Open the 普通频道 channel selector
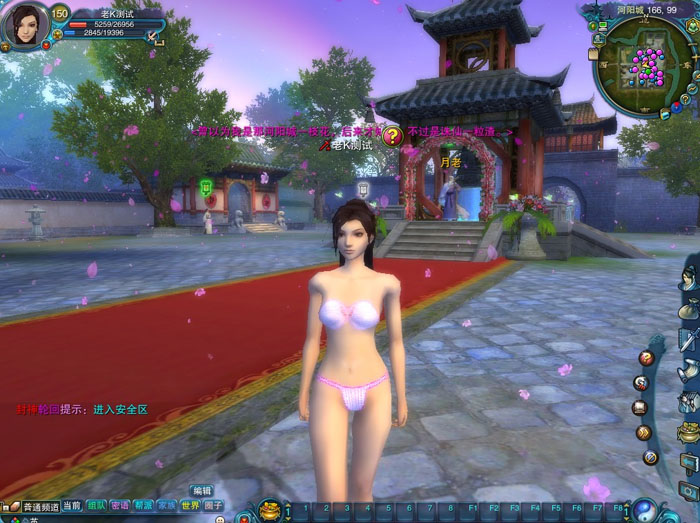Screen dimensions: 700x523 click(x=39, y=507)
